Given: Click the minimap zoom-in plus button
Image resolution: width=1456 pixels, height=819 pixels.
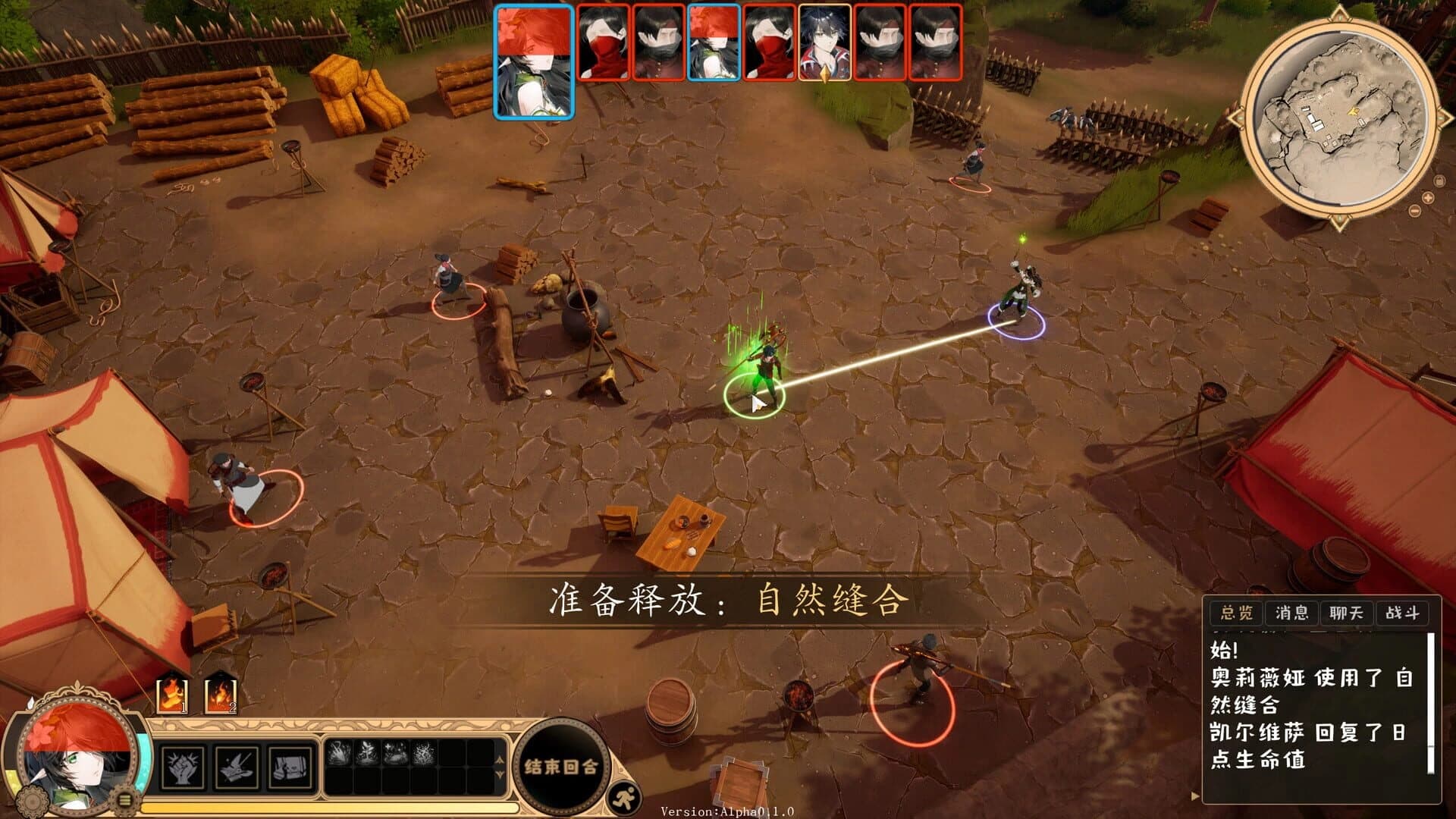Looking at the screenshot, I should pos(1429,197).
